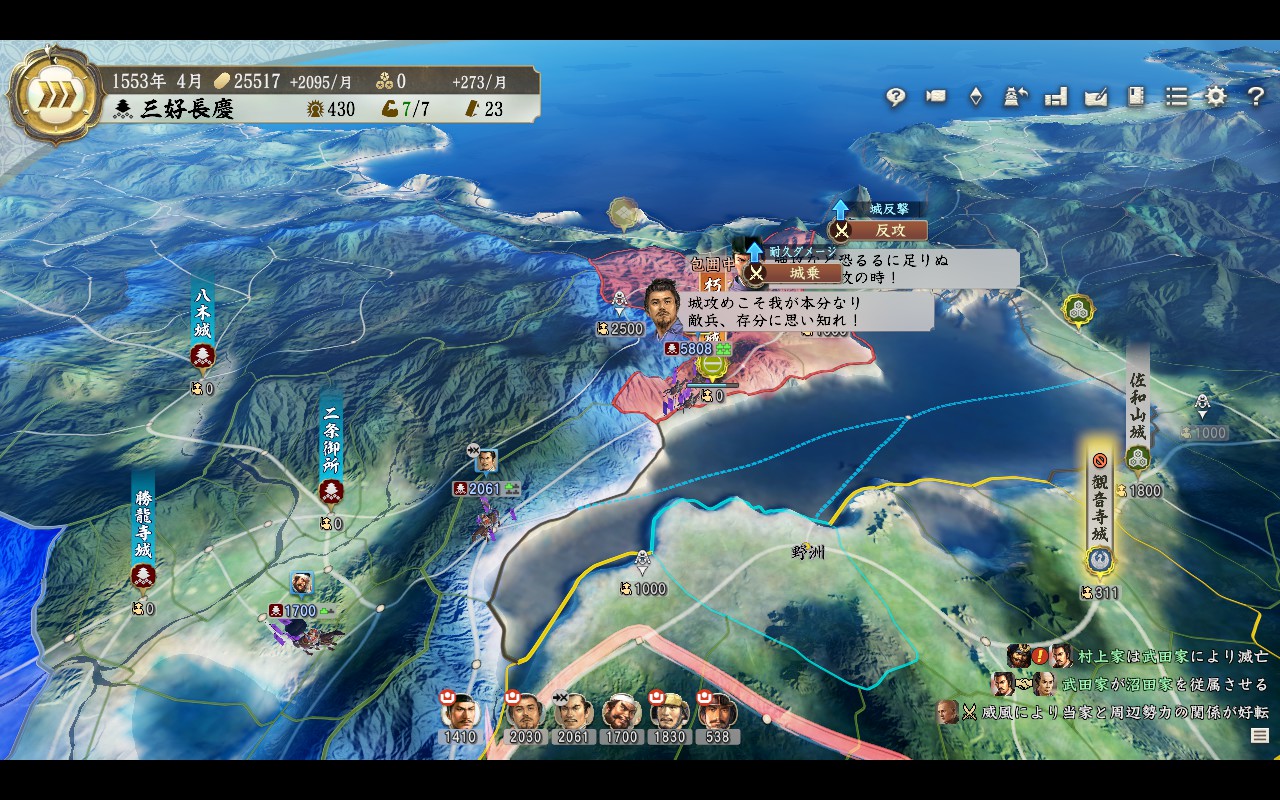This screenshot has width=1280, height=800.
Task: Select the 観音寺城 castle label
Action: [x=1100, y=510]
